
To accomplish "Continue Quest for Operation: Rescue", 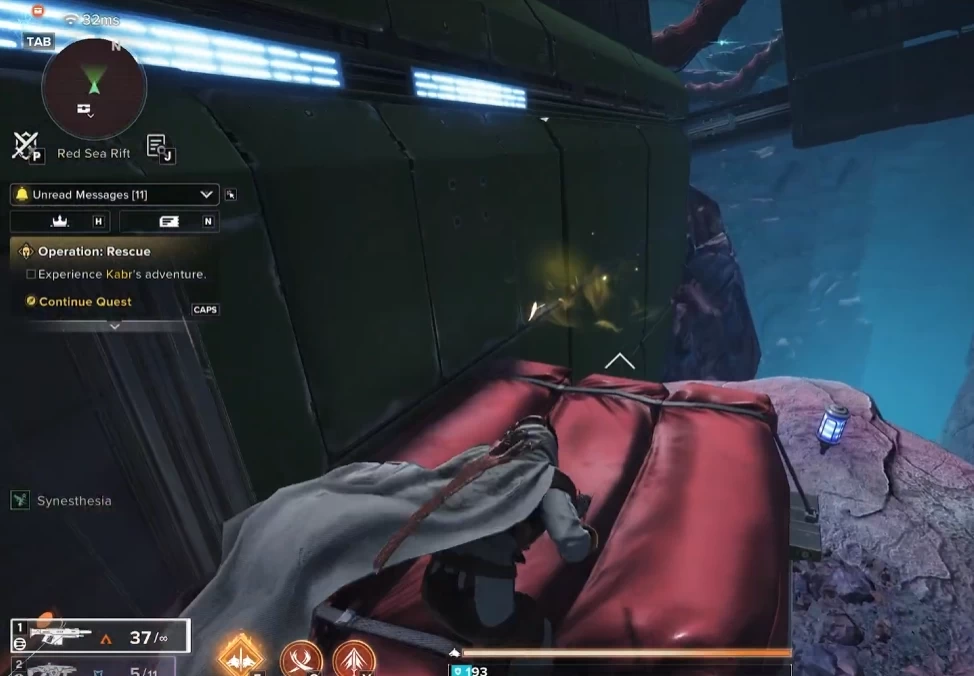I will (x=85, y=301).
